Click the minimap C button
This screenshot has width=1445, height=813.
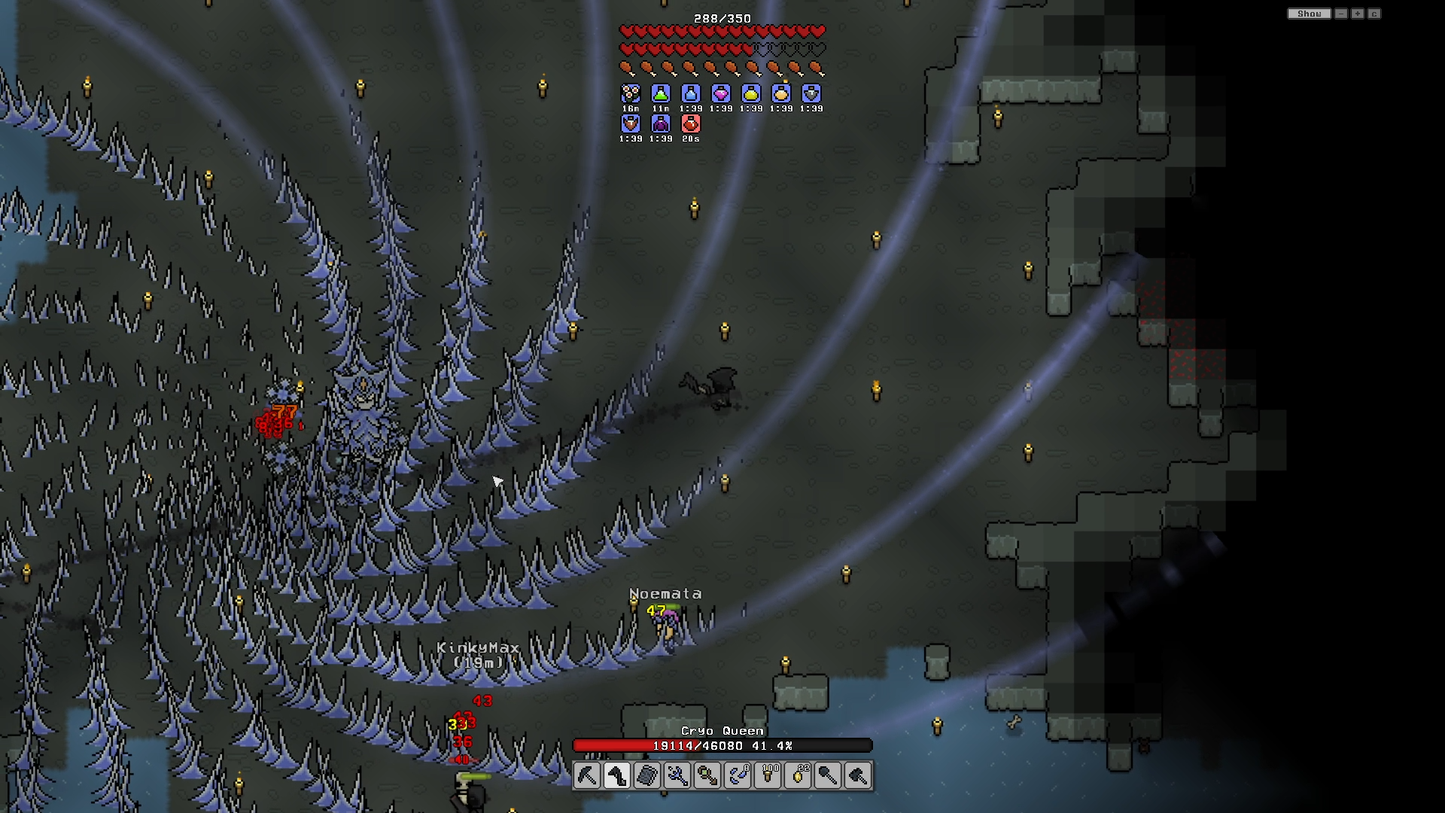pos(1374,14)
